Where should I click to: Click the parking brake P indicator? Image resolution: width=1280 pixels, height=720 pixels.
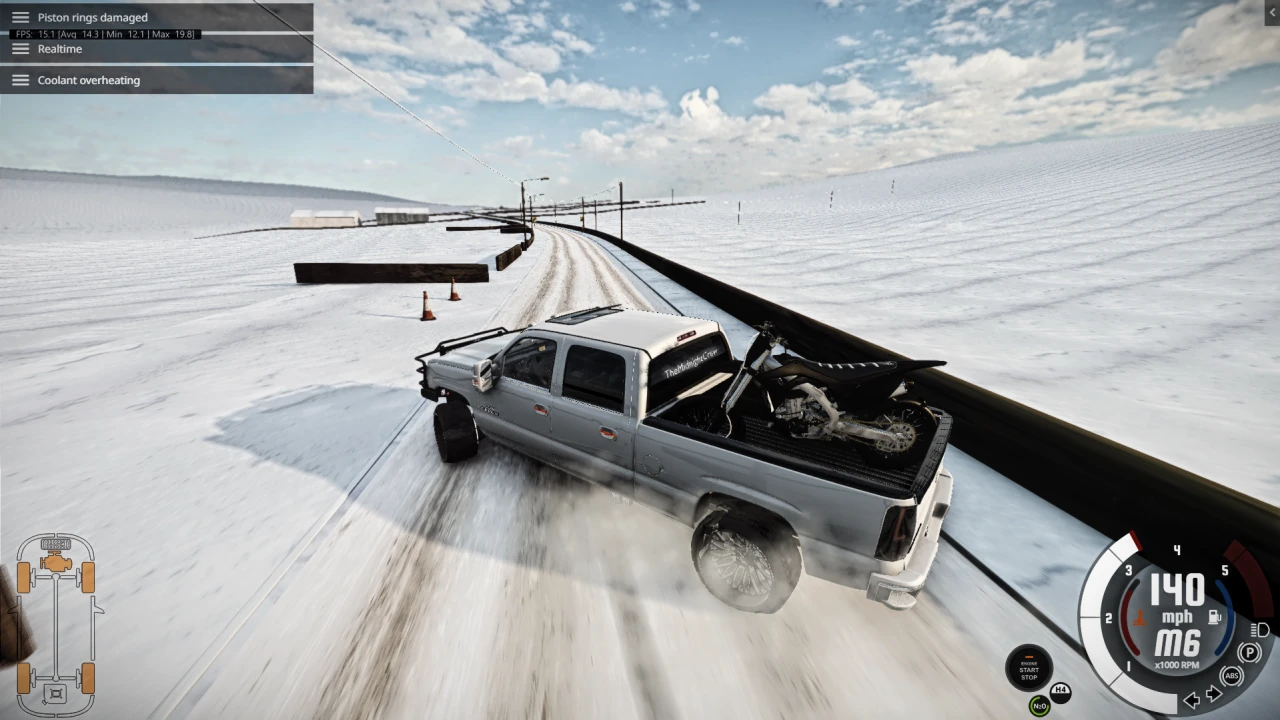click(1249, 652)
